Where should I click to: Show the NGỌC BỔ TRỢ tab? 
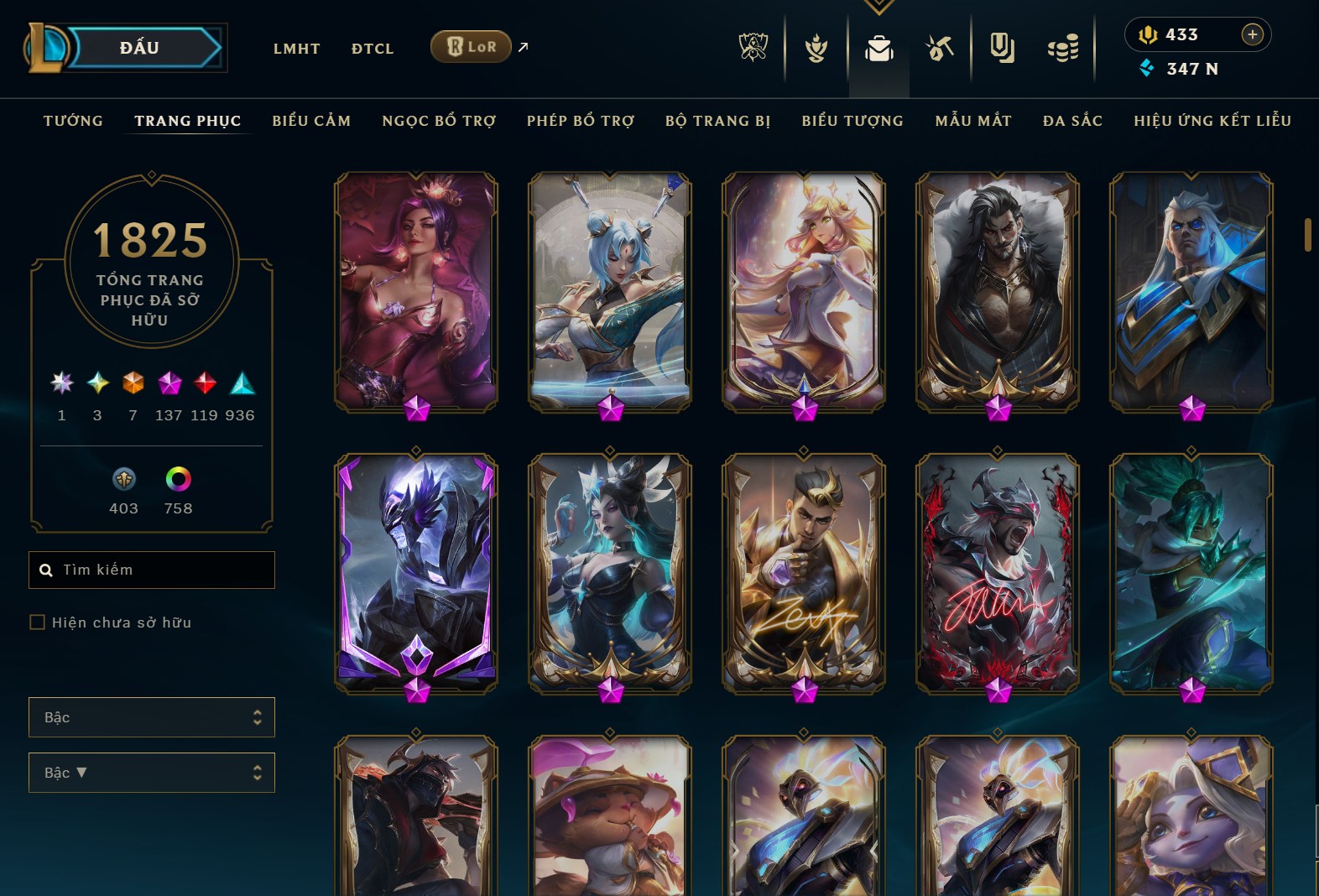[439, 121]
